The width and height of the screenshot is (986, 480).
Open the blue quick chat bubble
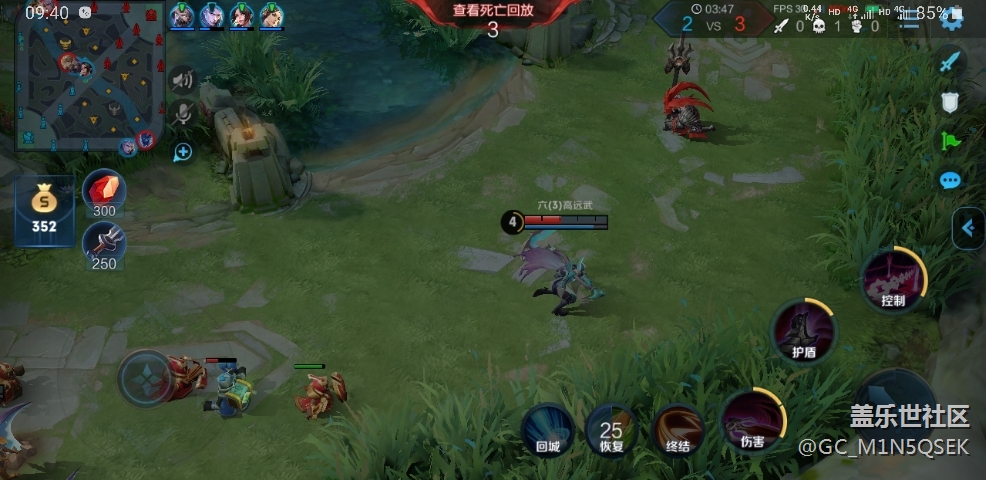tap(950, 181)
